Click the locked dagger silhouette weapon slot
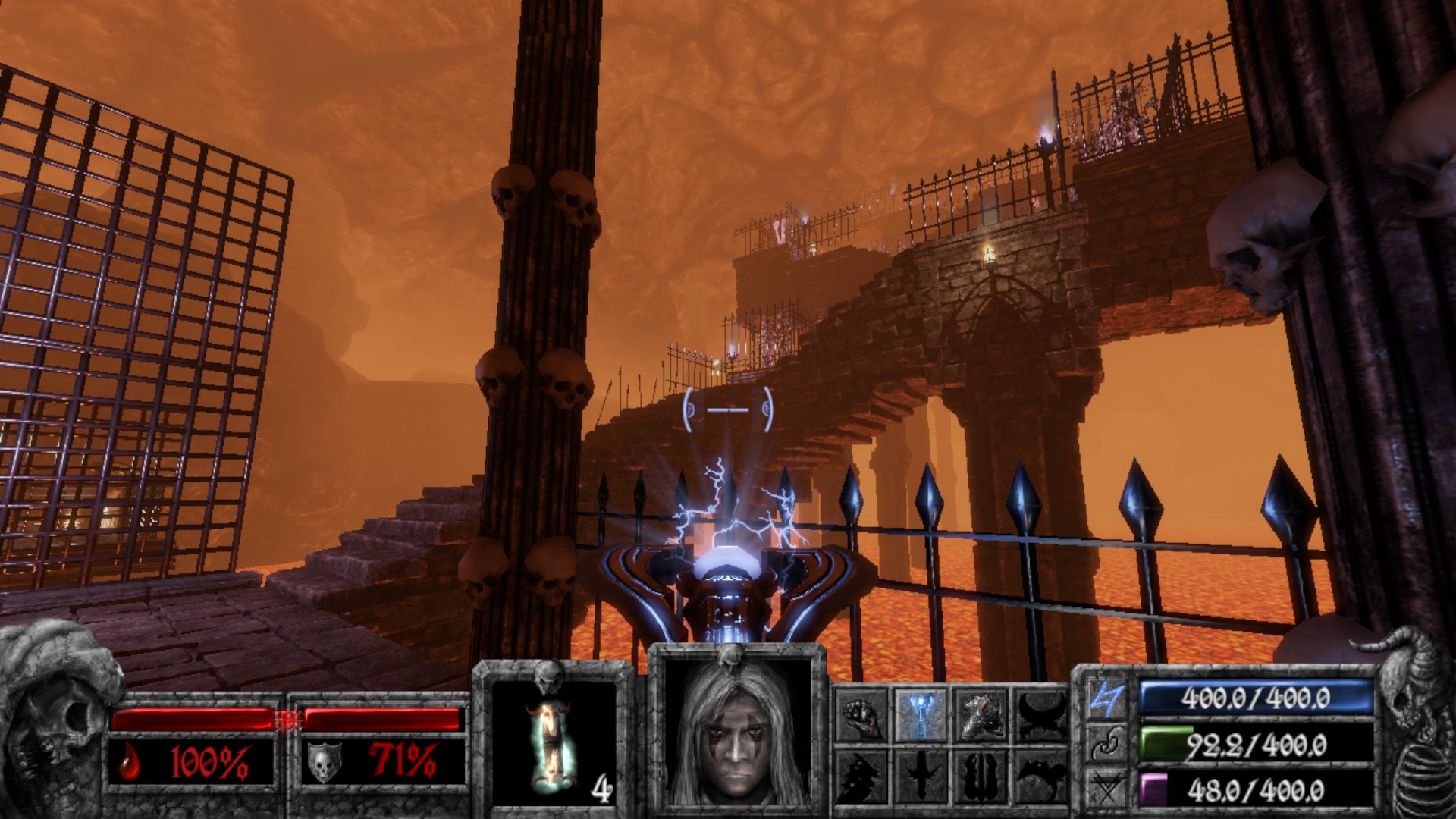 click(923, 775)
